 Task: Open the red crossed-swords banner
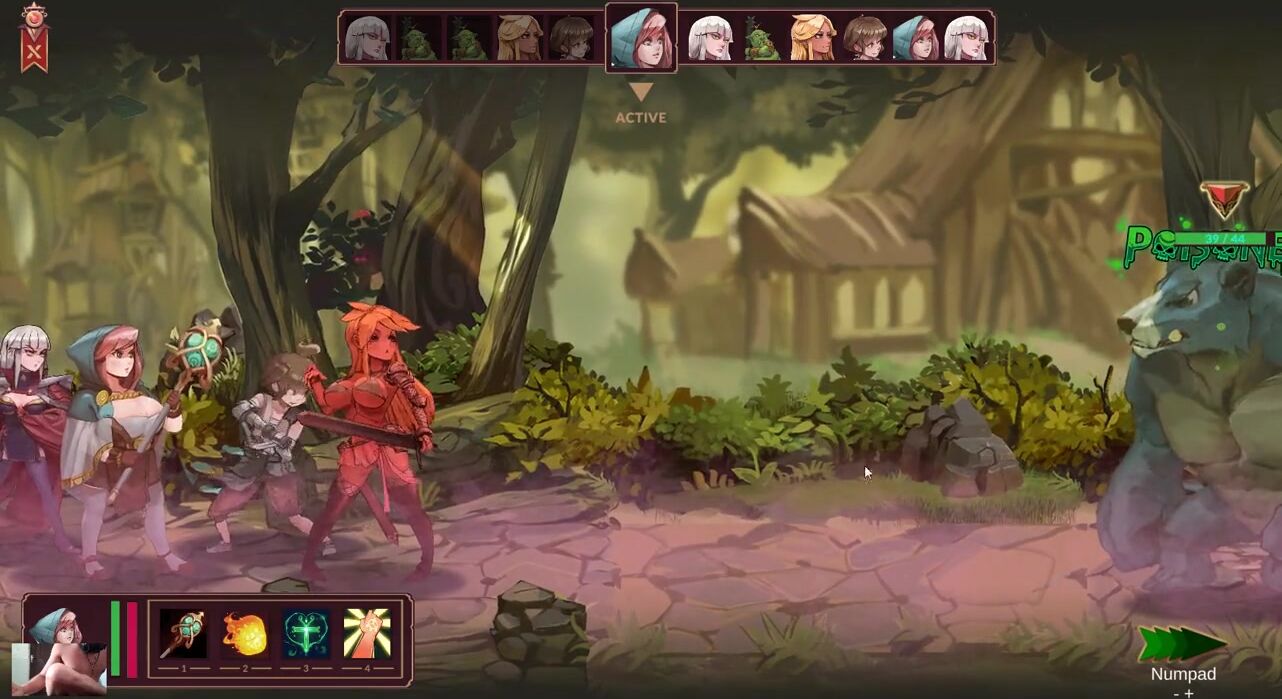(35, 38)
